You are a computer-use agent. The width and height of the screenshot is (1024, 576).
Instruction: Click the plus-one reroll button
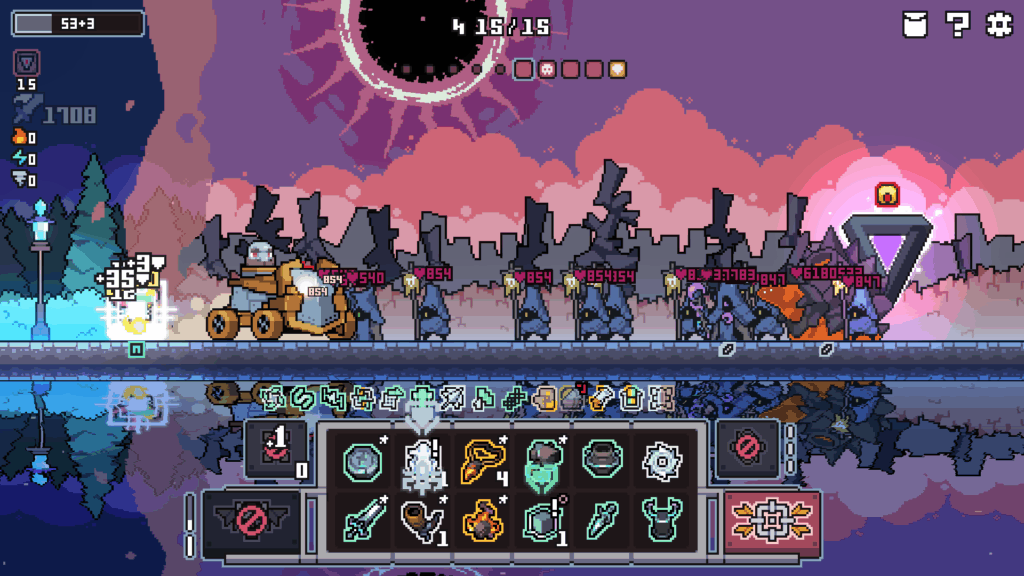[x=273, y=447]
